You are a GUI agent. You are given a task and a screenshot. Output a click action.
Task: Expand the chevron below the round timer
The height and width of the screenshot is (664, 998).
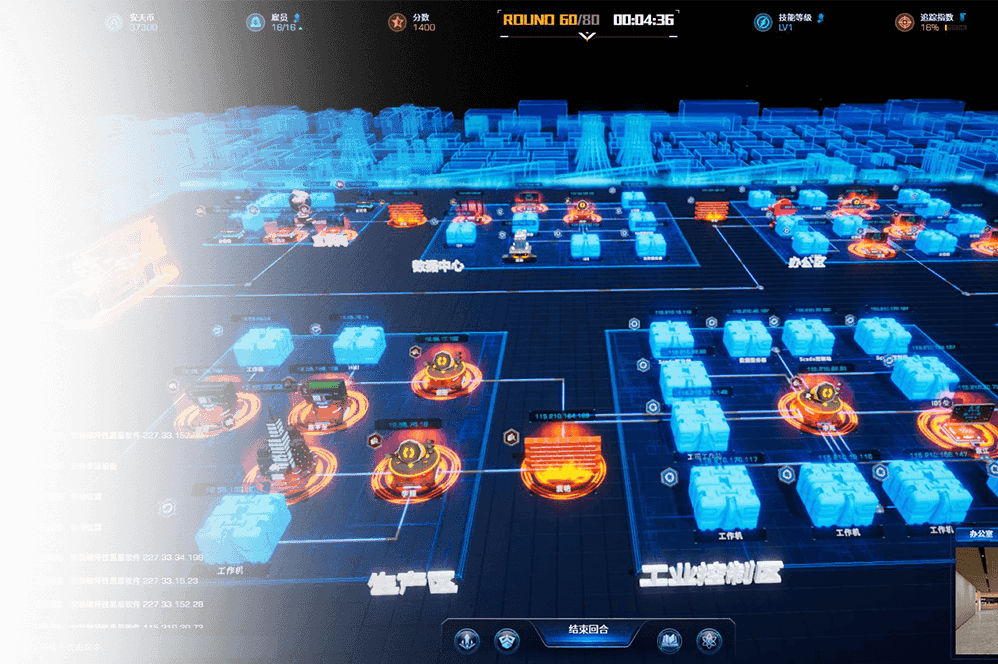(x=587, y=36)
